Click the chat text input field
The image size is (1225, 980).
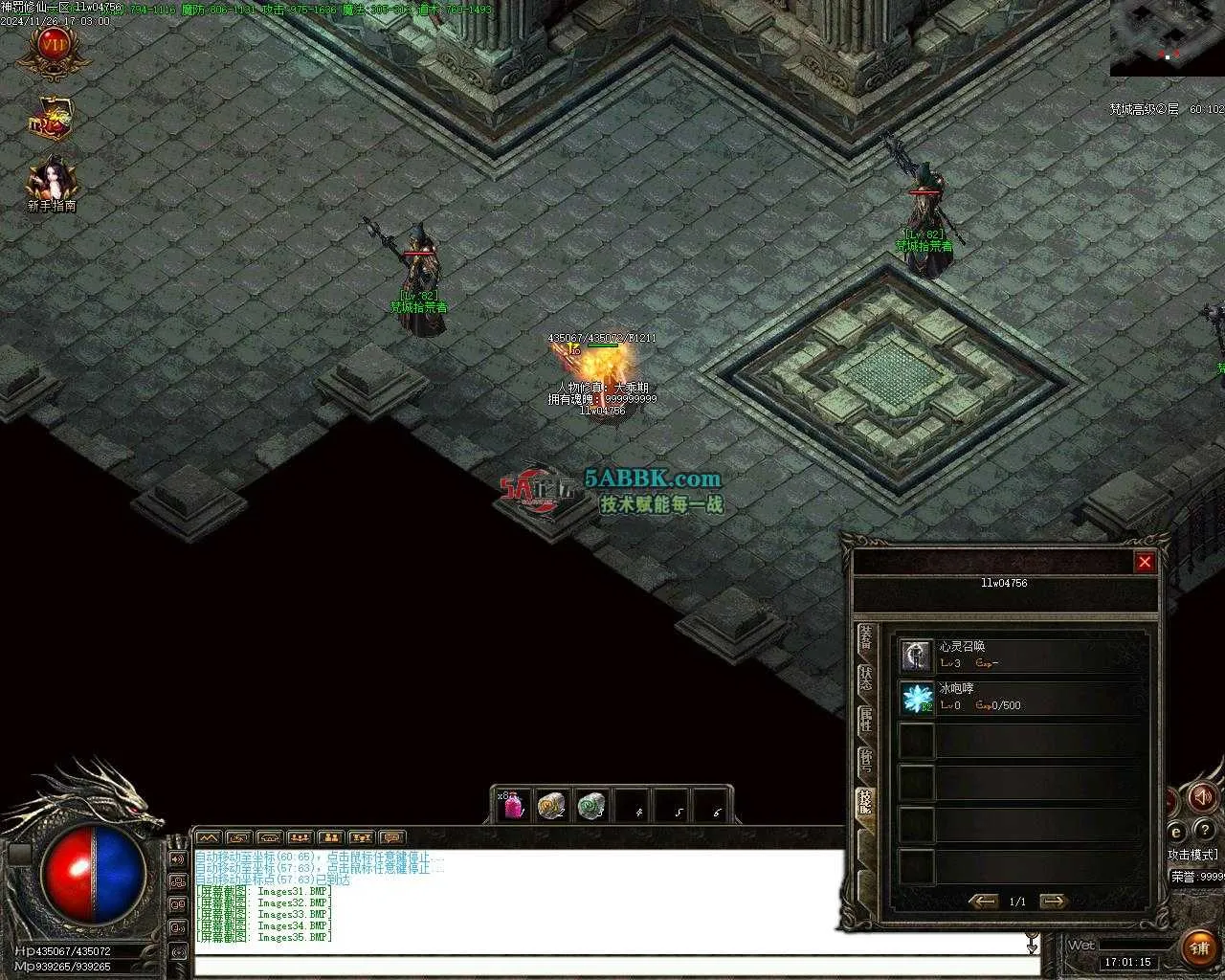[x=612, y=967]
